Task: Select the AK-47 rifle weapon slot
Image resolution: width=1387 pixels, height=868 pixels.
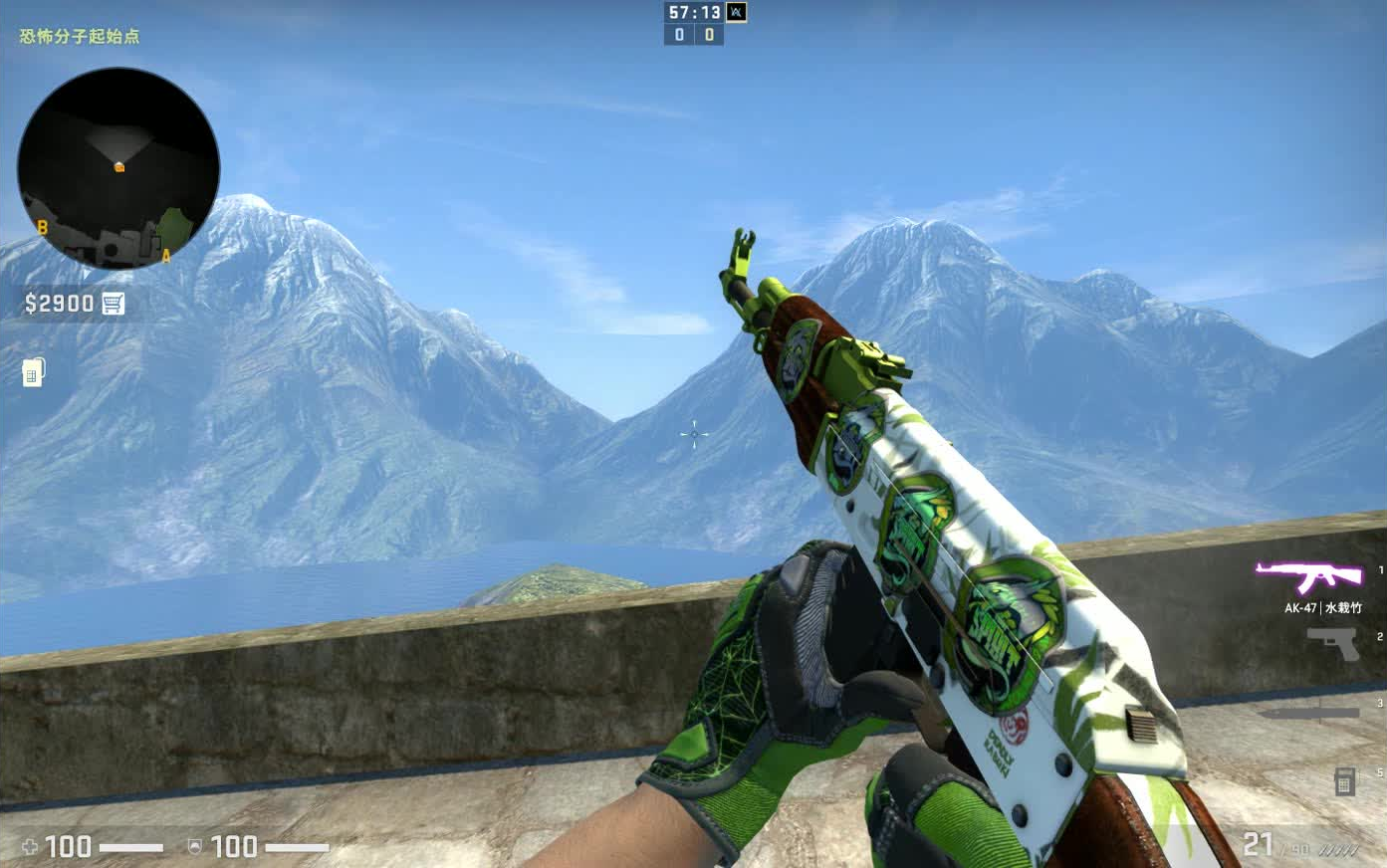Action: 1308,576
